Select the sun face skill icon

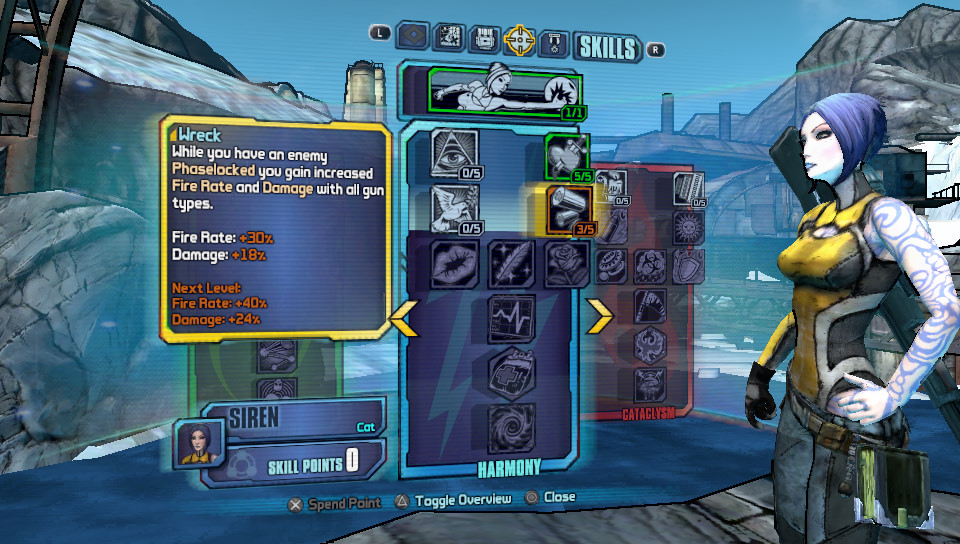688,225
